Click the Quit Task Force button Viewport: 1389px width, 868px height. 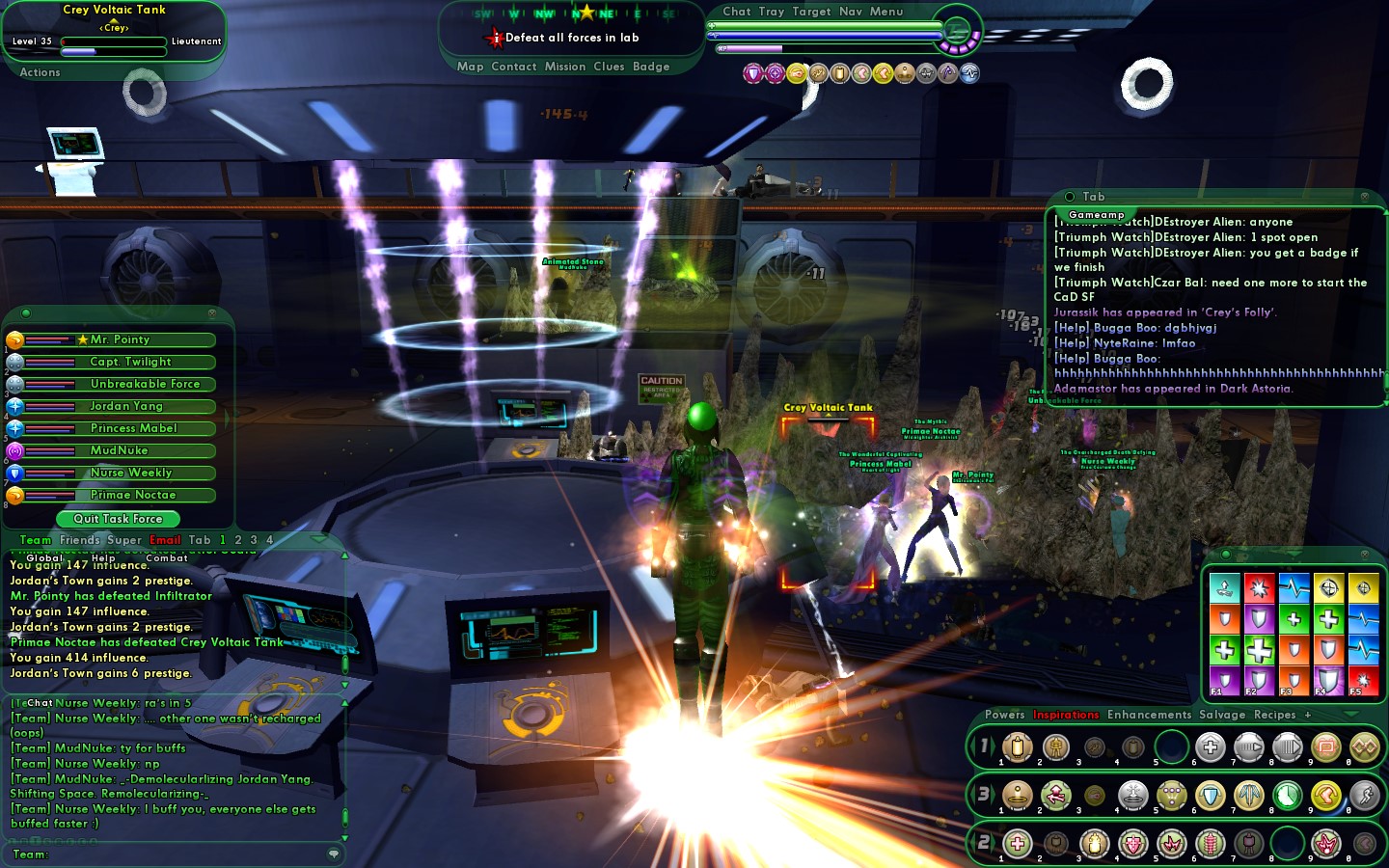point(118,519)
